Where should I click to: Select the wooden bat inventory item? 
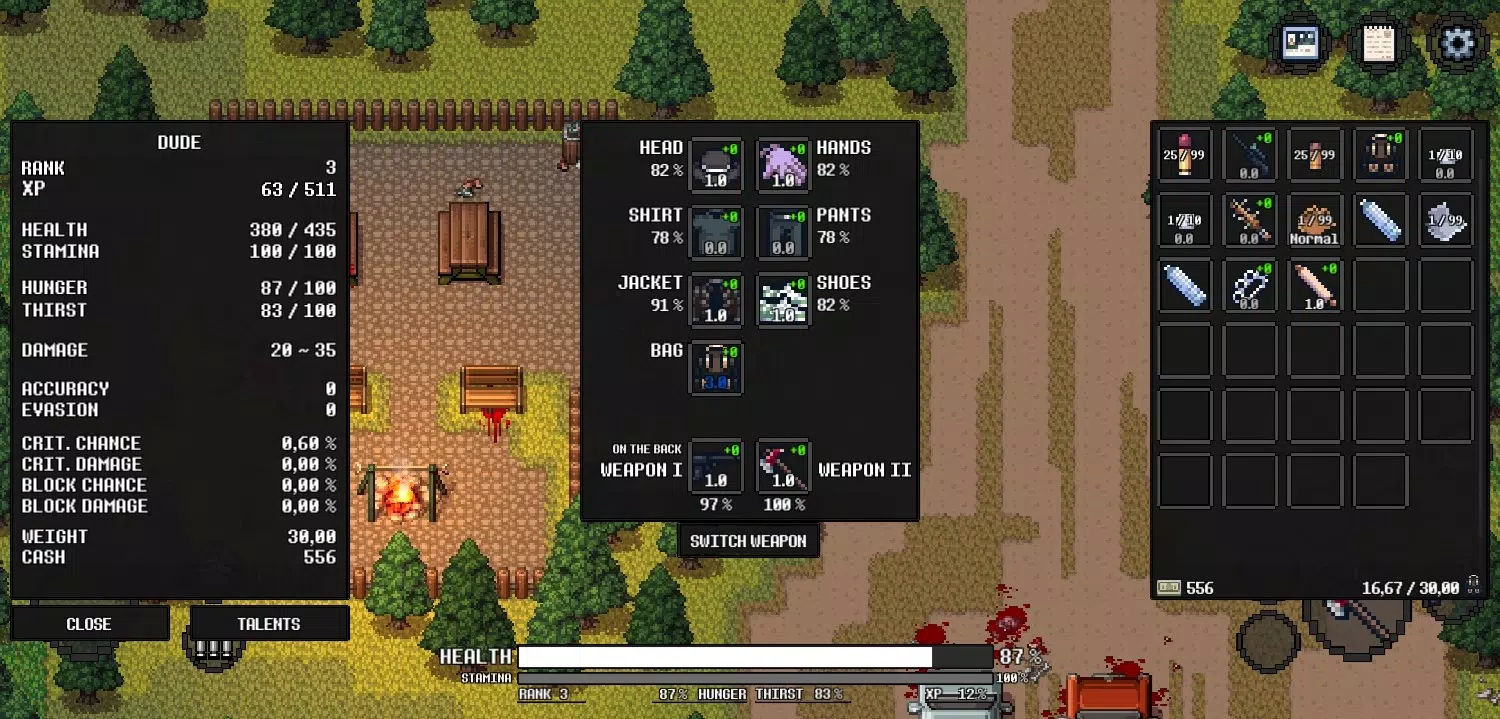click(1314, 285)
